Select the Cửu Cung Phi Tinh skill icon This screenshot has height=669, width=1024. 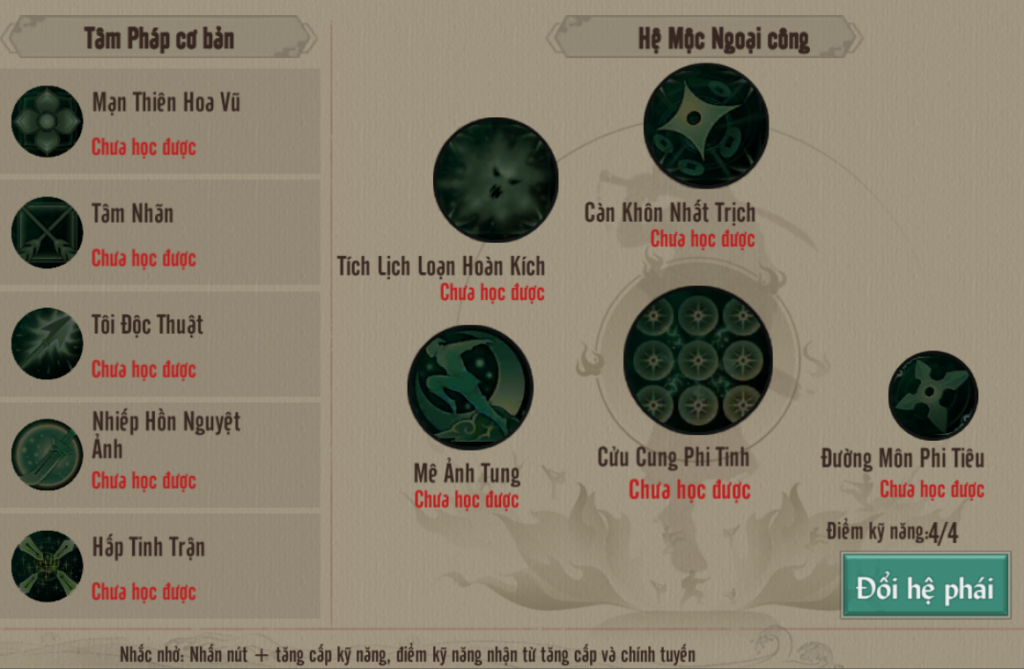coord(698,360)
